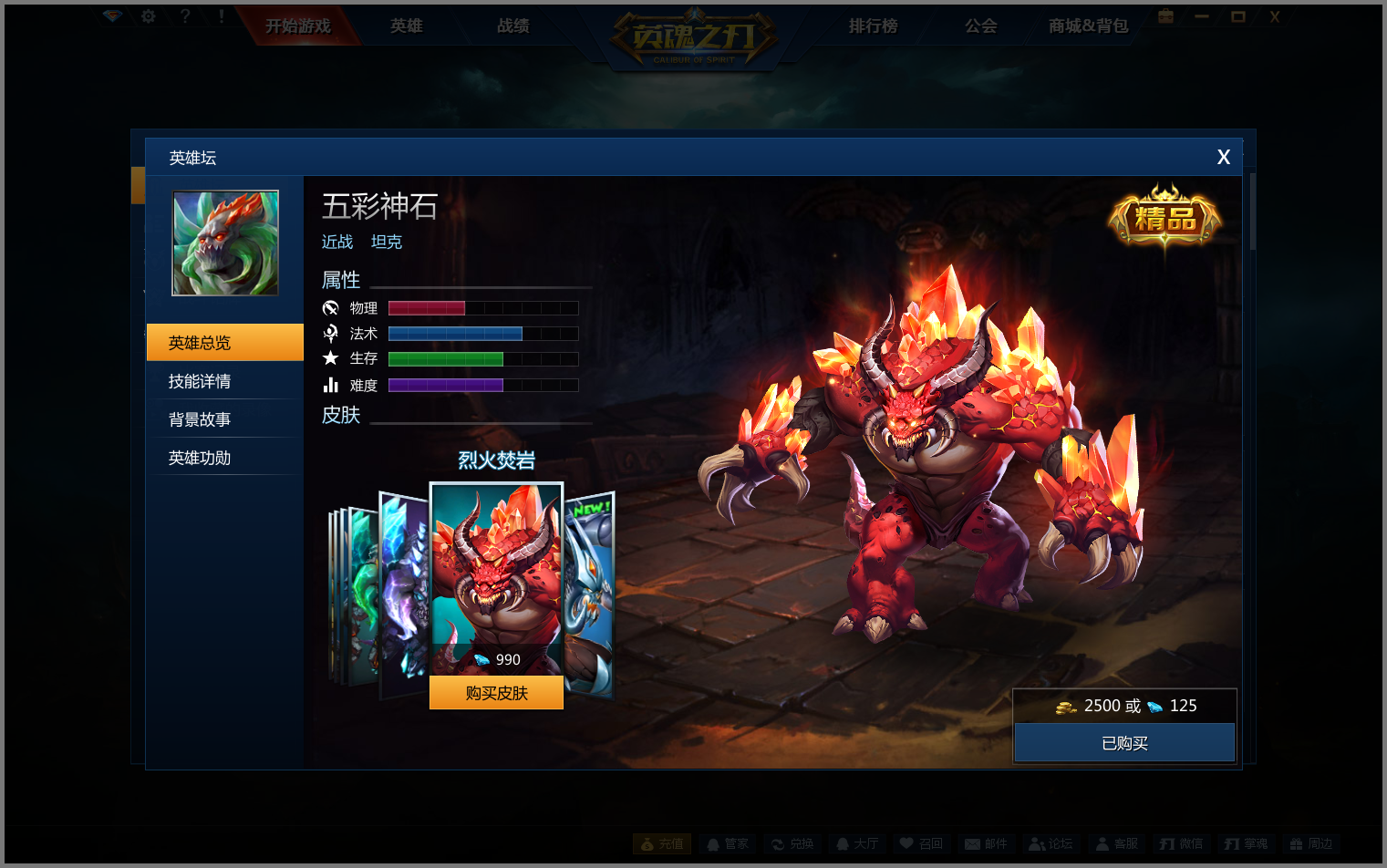Image resolution: width=1387 pixels, height=868 pixels.
Task: Switch to the 战绩 page
Action: pyautogui.click(x=512, y=26)
